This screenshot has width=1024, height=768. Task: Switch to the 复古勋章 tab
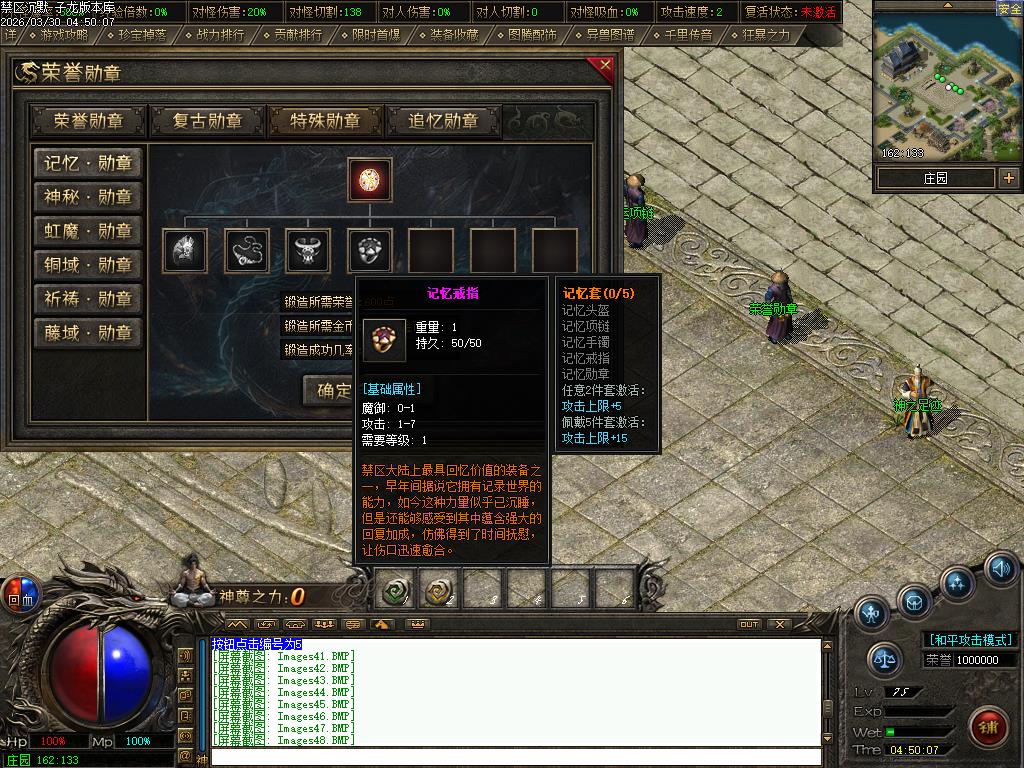coord(207,121)
